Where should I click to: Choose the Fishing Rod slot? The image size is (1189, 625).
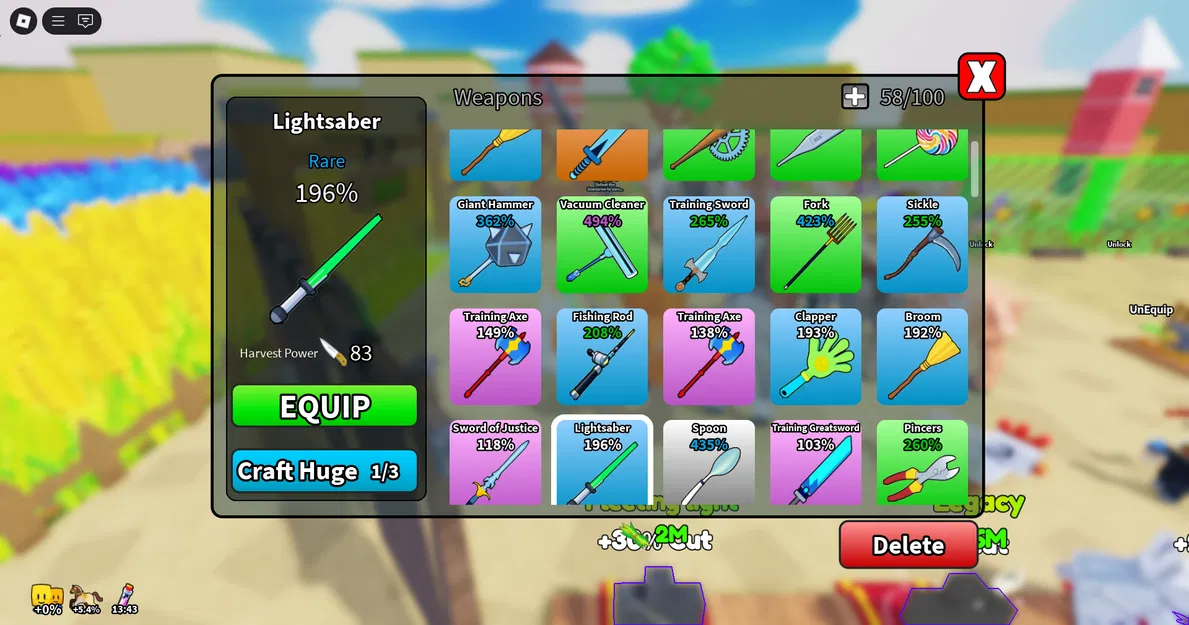[602, 357]
